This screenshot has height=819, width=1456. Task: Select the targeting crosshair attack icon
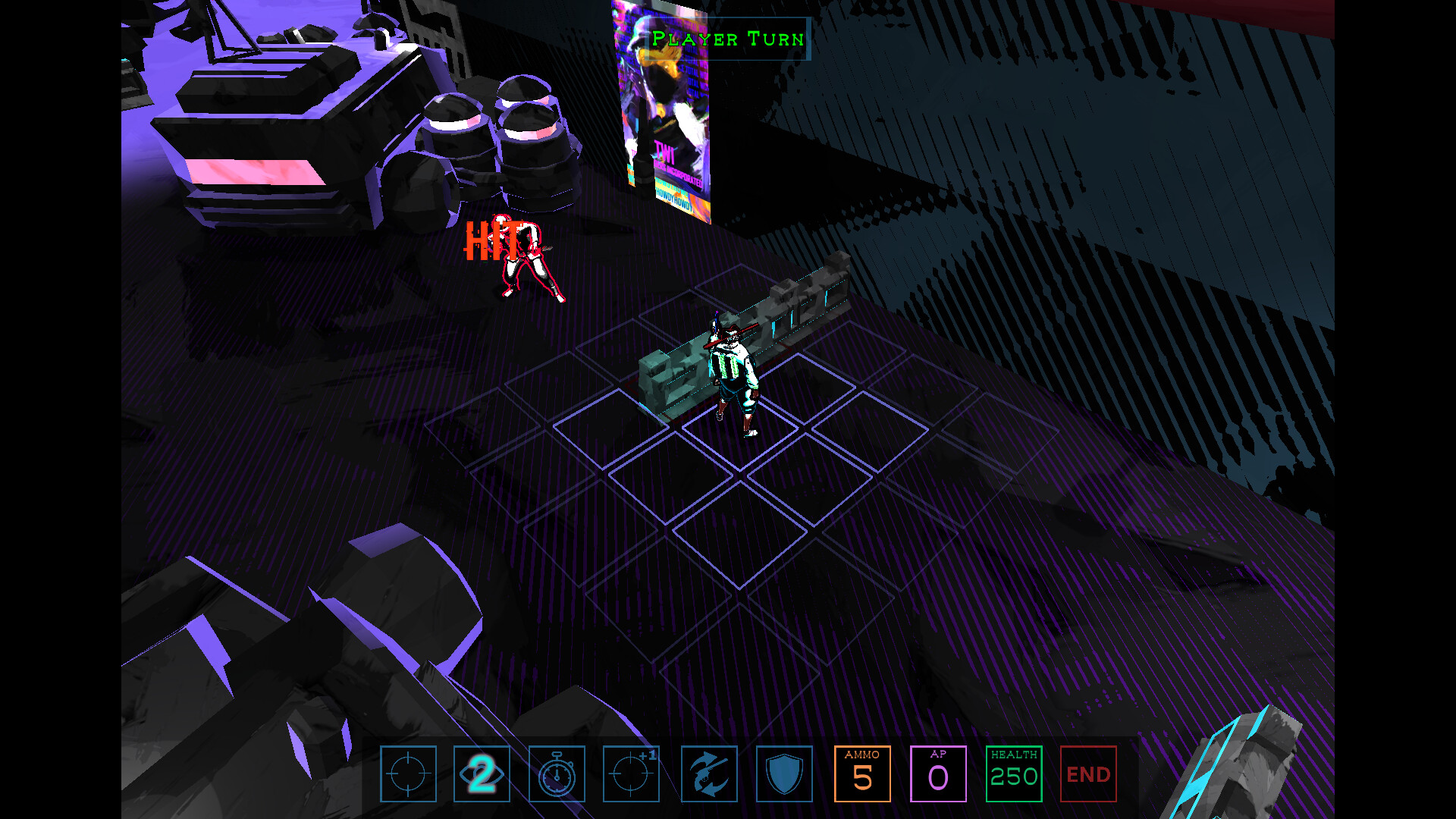pos(409,774)
